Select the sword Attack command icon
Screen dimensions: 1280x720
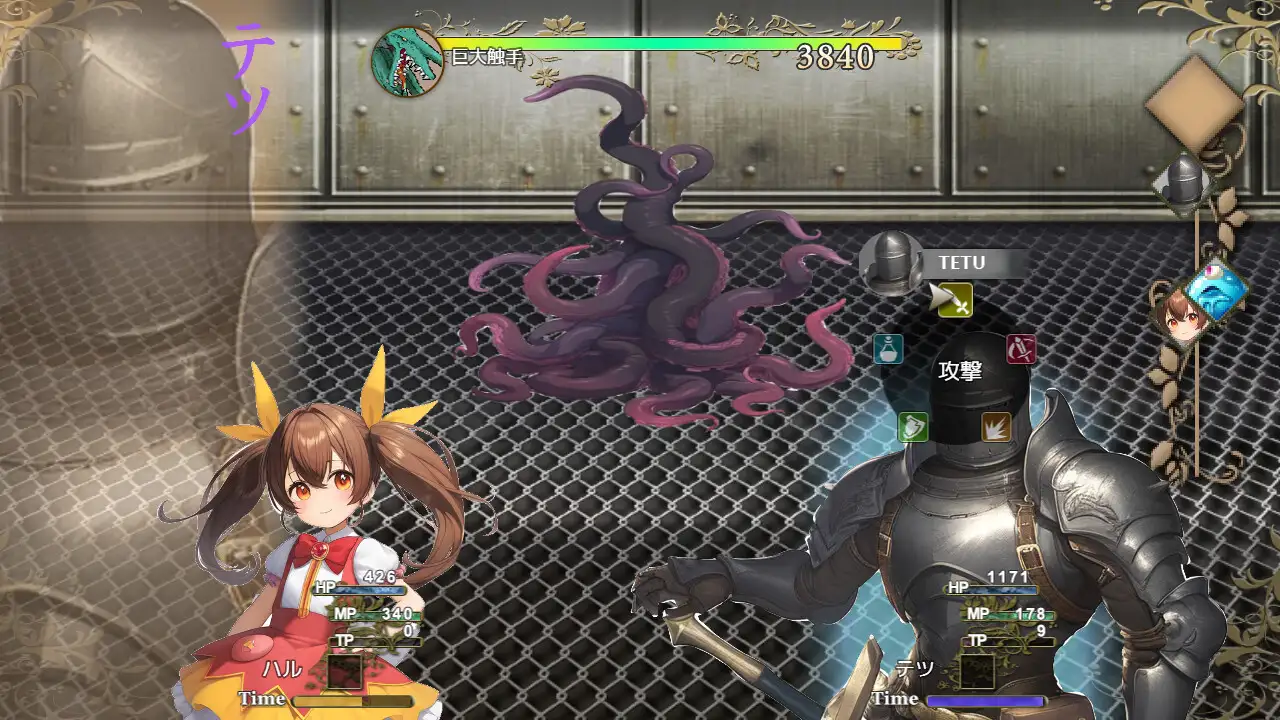(955, 301)
